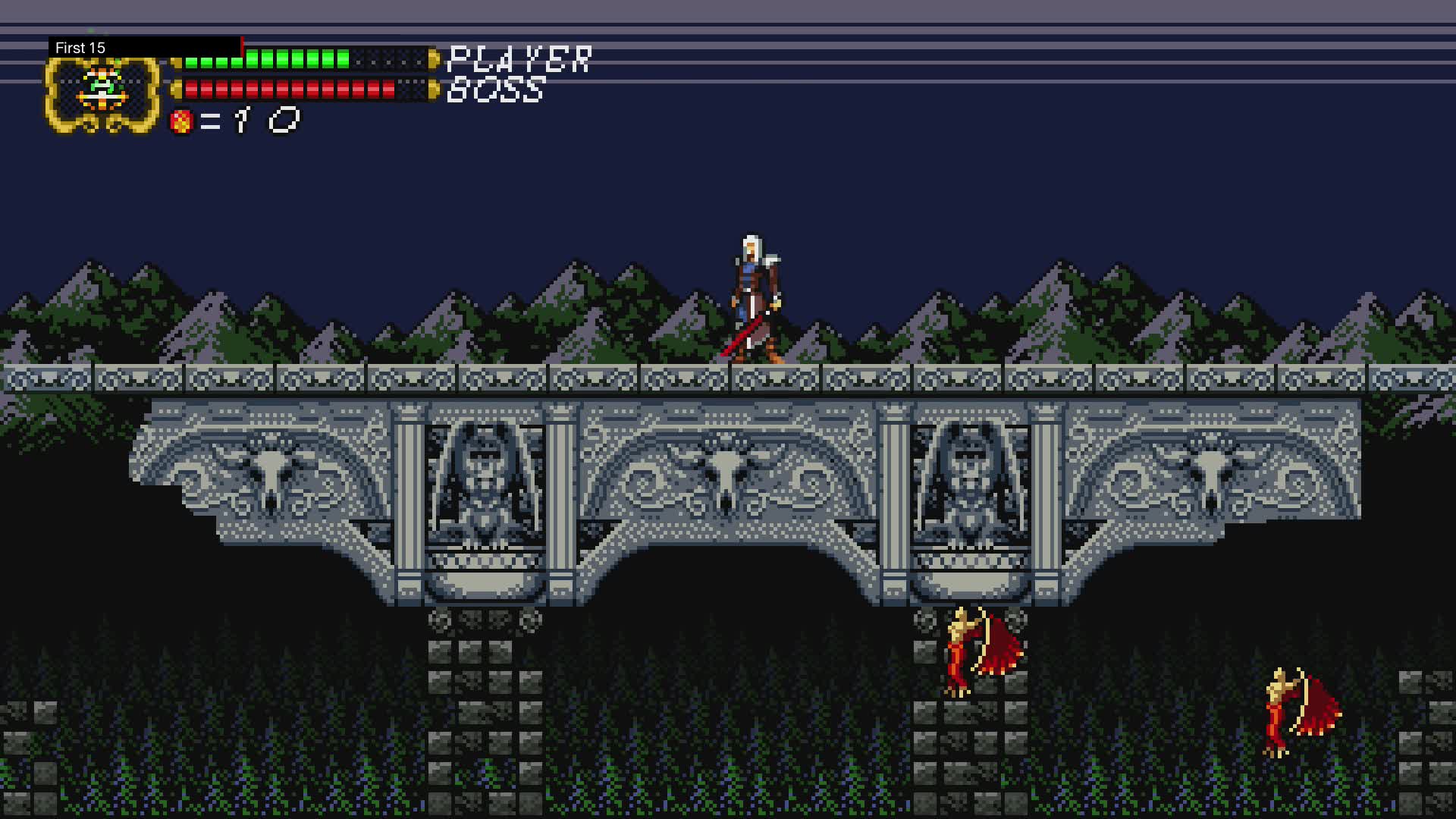This screenshot has height=819, width=1456.
Task: Click the "First 15" overlay label
Action: click(80, 48)
